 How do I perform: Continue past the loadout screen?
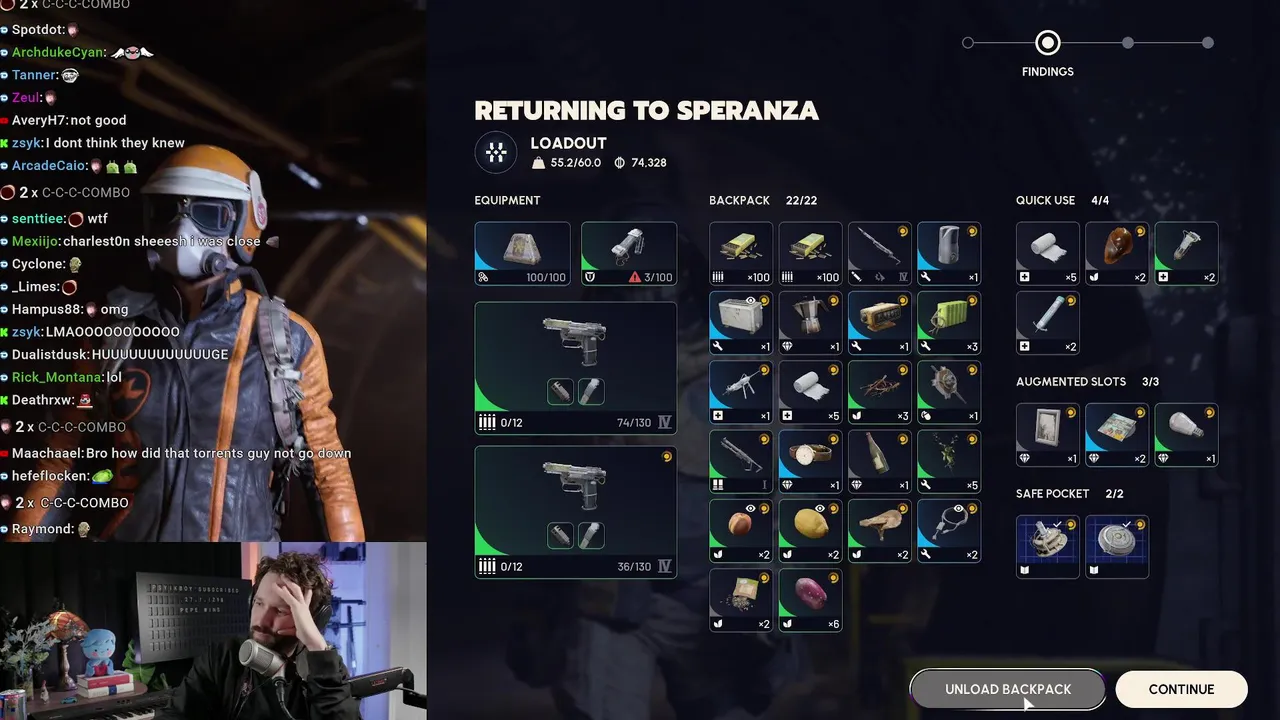1181,689
